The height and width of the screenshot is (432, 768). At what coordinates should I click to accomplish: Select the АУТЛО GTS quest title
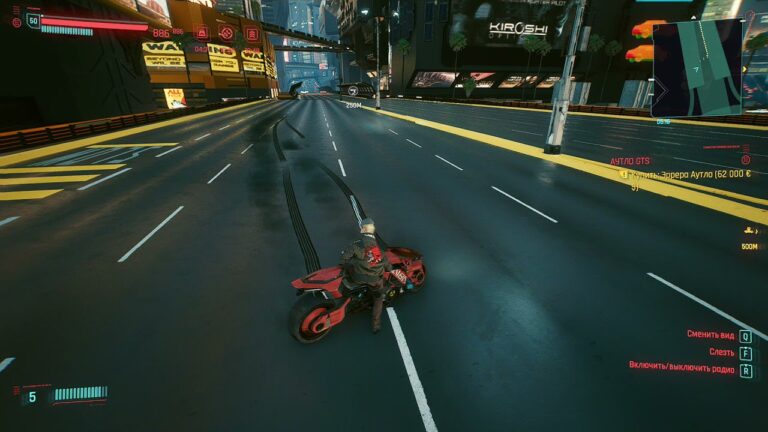tap(630, 160)
